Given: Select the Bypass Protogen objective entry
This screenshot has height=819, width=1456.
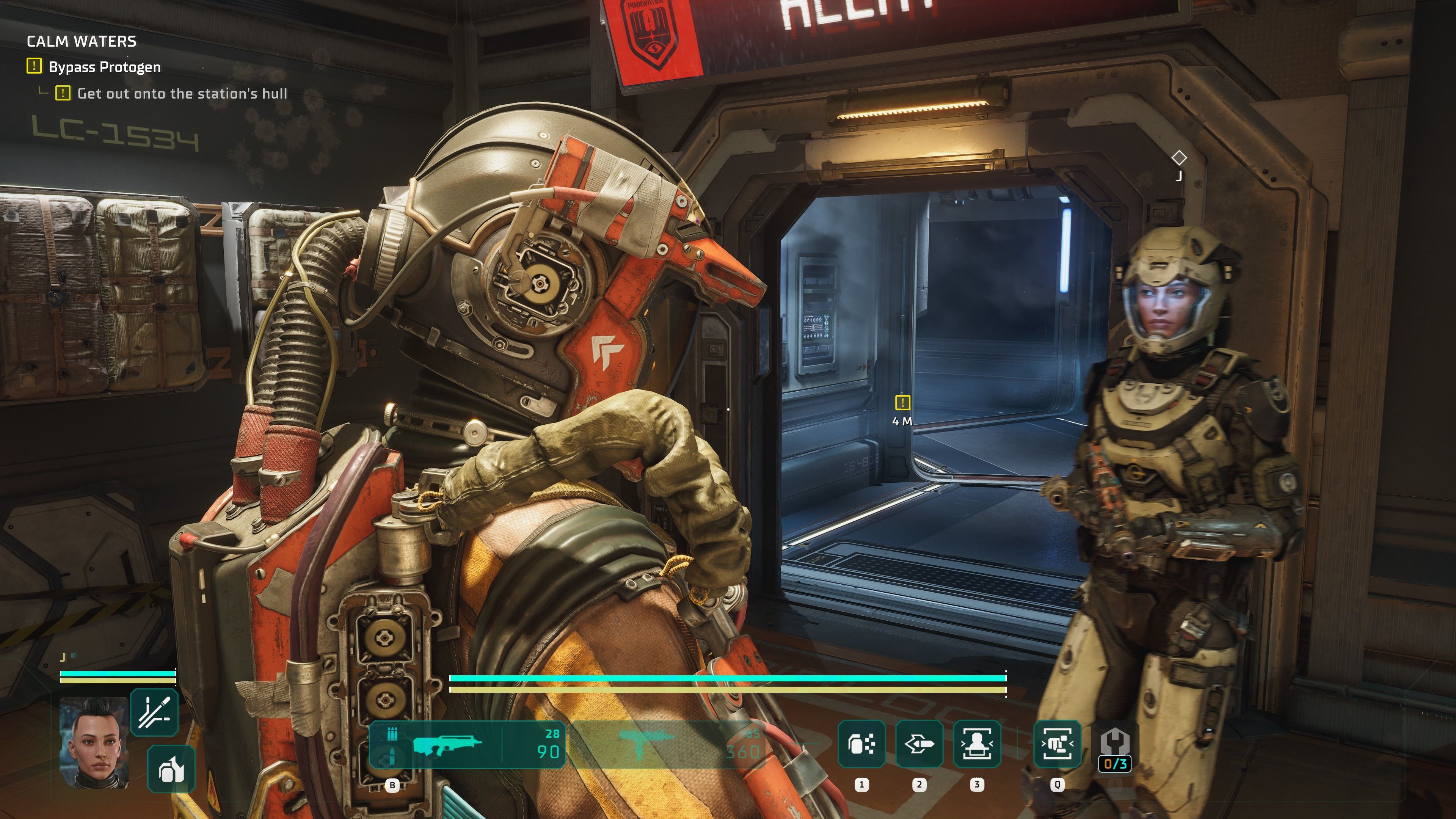Looking at the screenshot, I should pyautogui.click(x=105, y=67).
